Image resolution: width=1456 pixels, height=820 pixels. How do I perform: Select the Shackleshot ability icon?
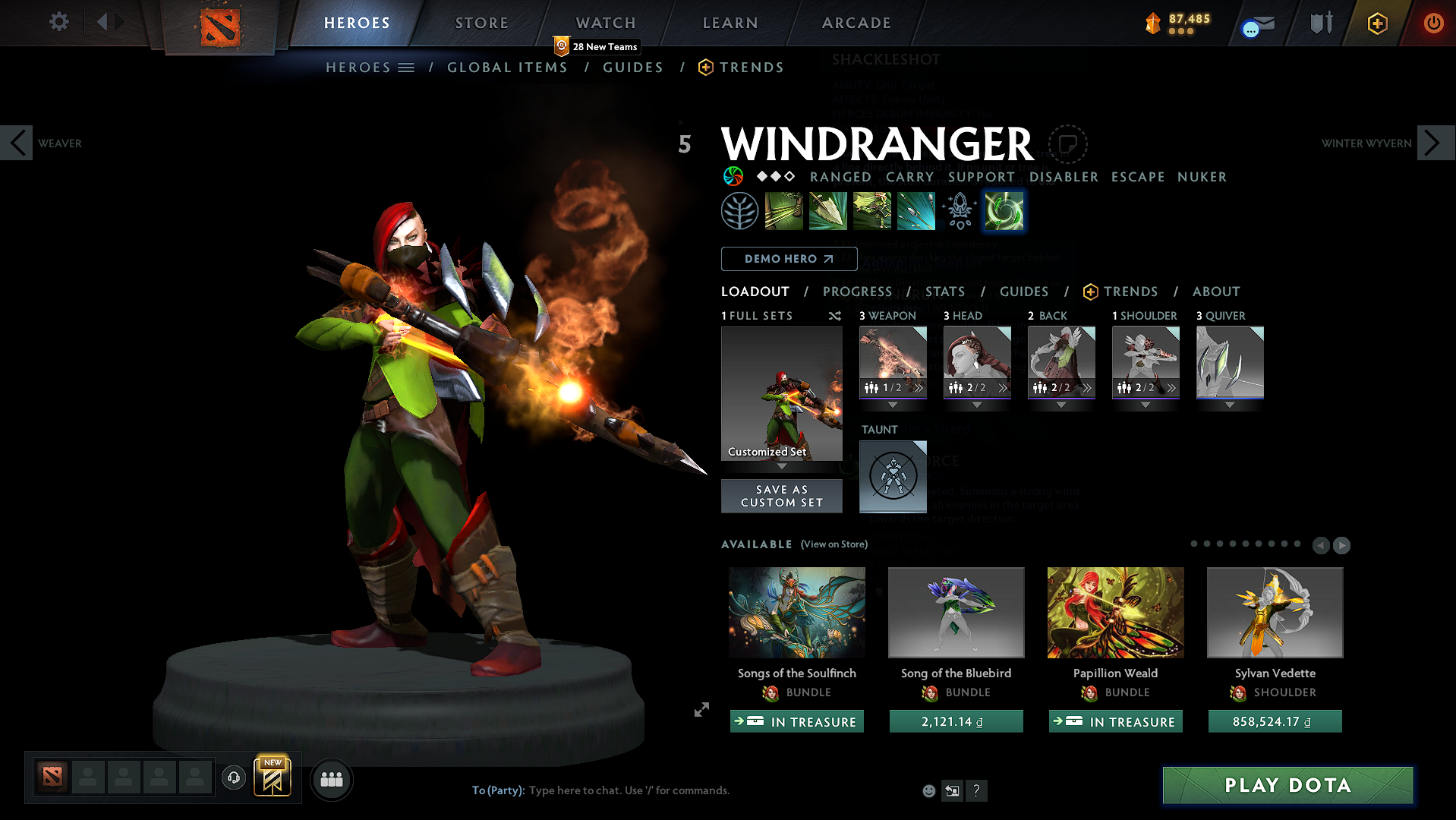783,210
